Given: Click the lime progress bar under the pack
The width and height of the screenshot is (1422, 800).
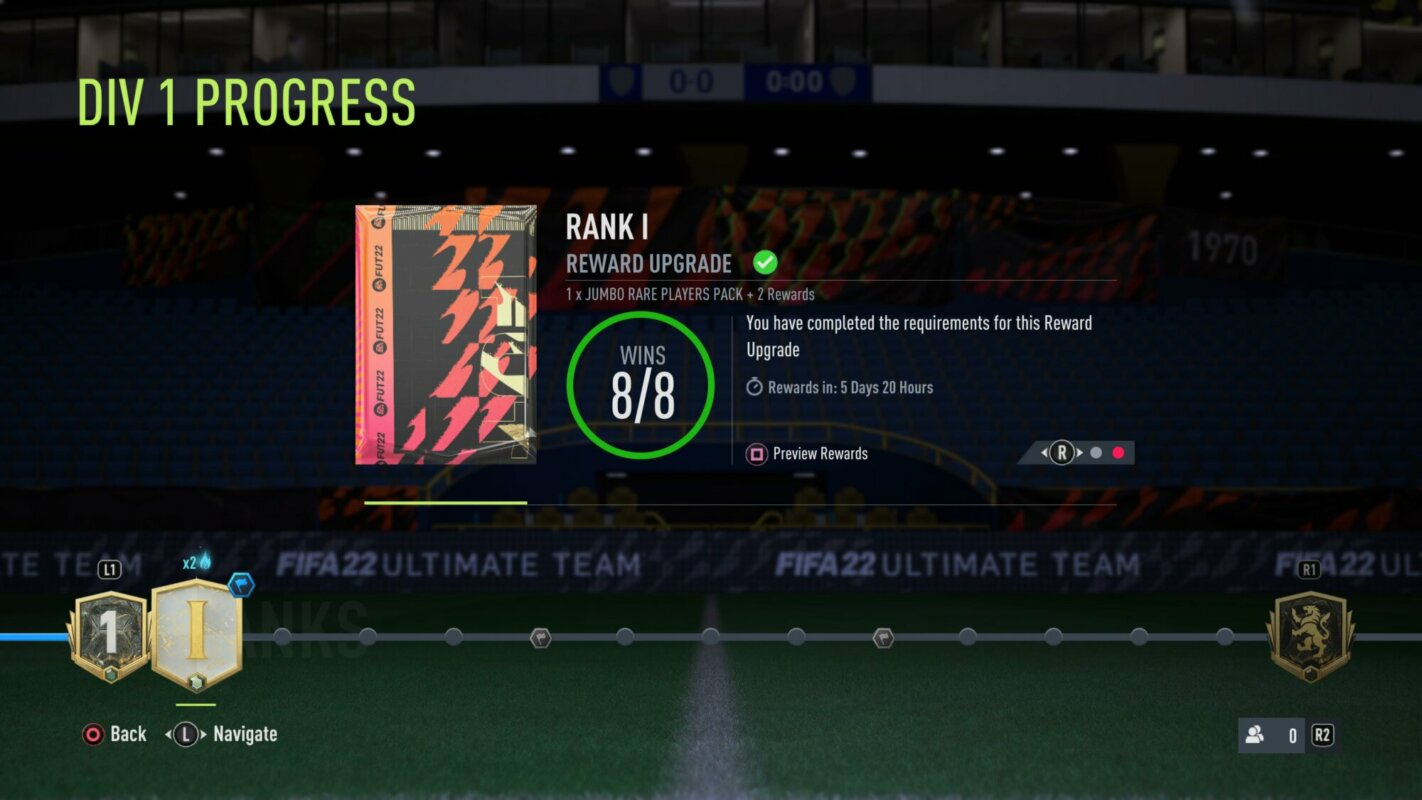Looking at the screenshot, I should [445, 503].
